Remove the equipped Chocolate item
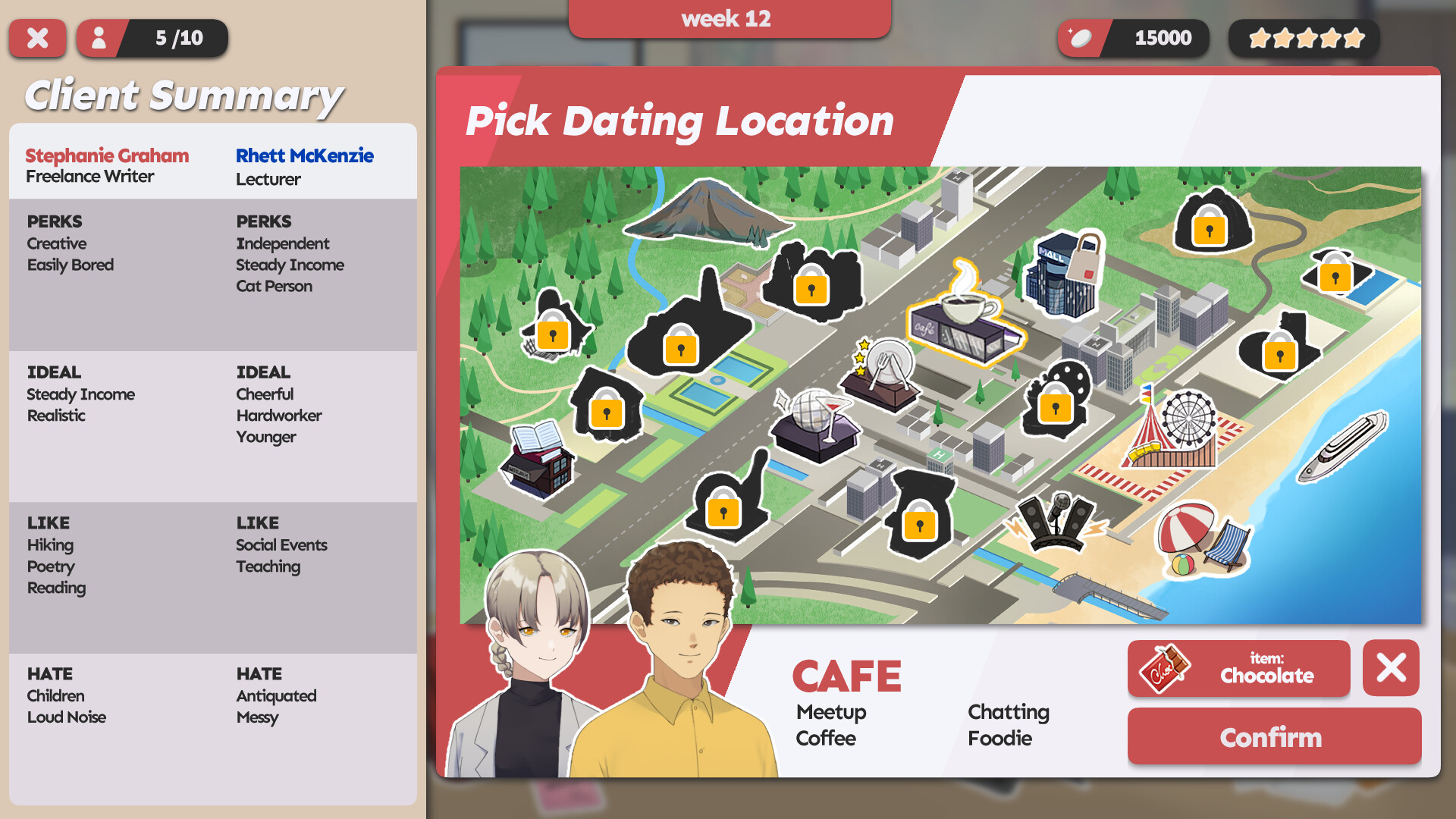The height and width of the screenshot is (819, 1456). pos(1390,668)
